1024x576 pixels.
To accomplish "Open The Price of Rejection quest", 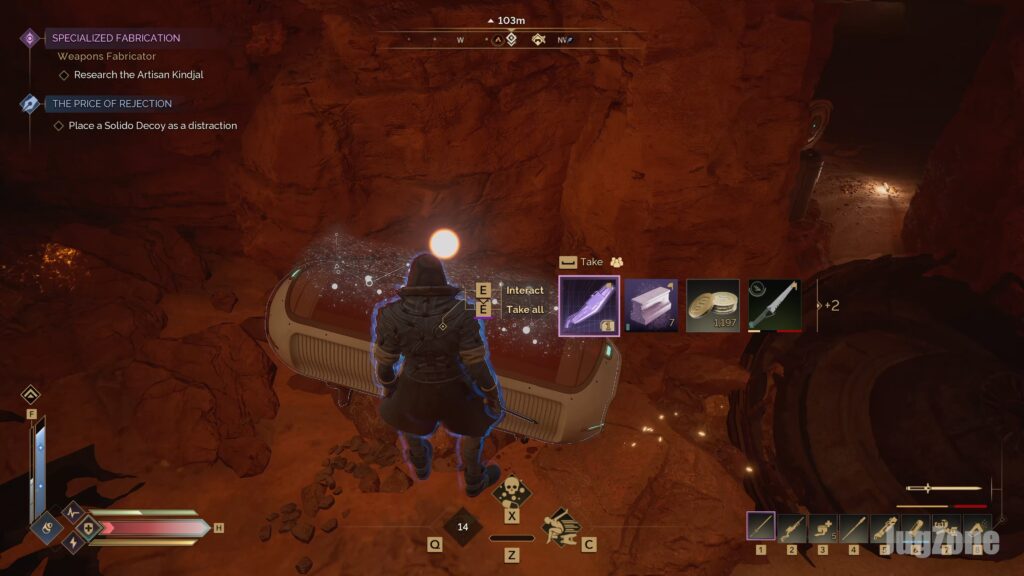I will (x=111, y=104).
